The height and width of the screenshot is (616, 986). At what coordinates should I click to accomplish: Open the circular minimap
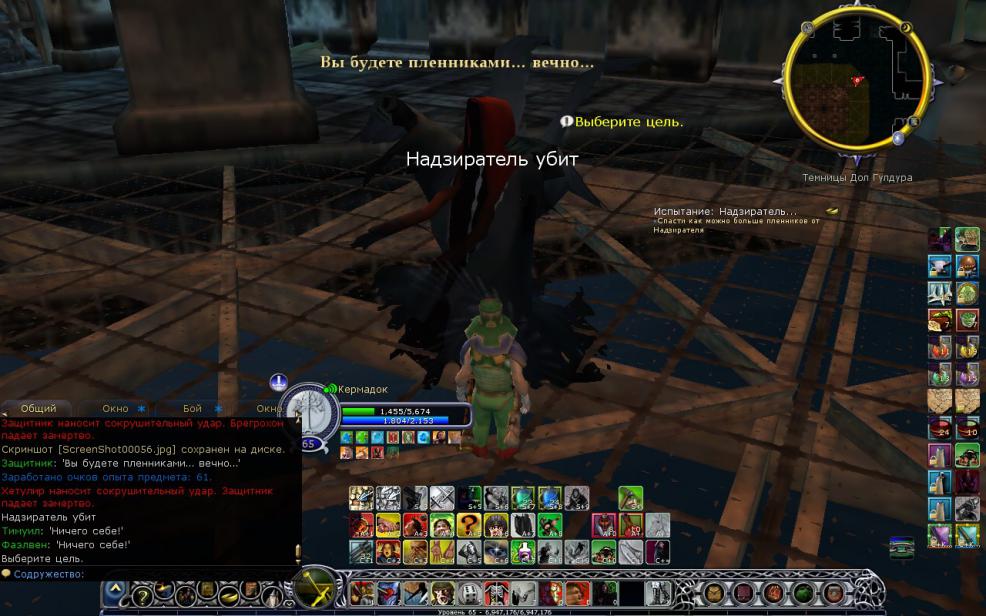click(x=856, y=80)
